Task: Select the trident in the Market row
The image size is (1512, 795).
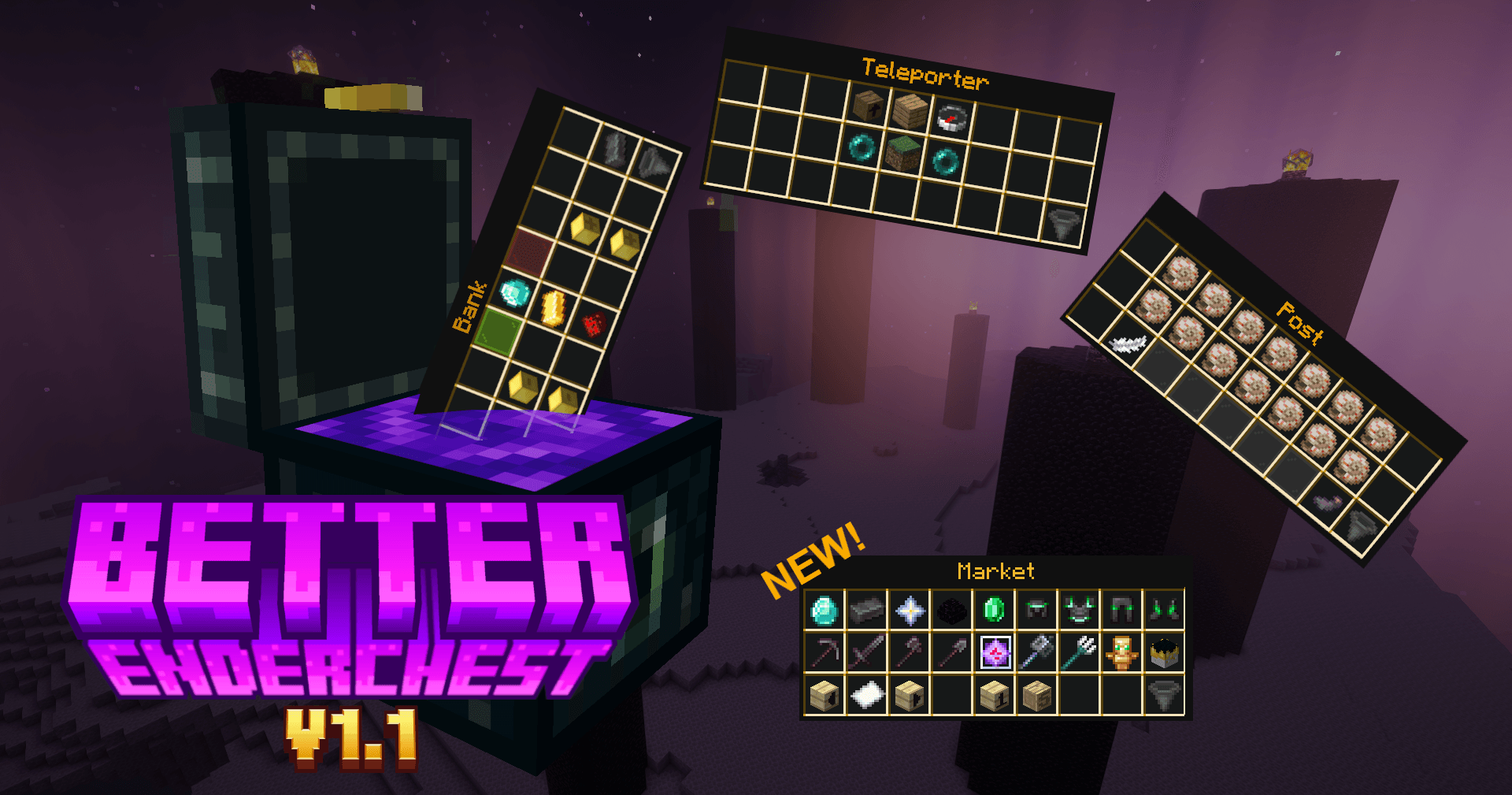Action: pos(1079,651)
